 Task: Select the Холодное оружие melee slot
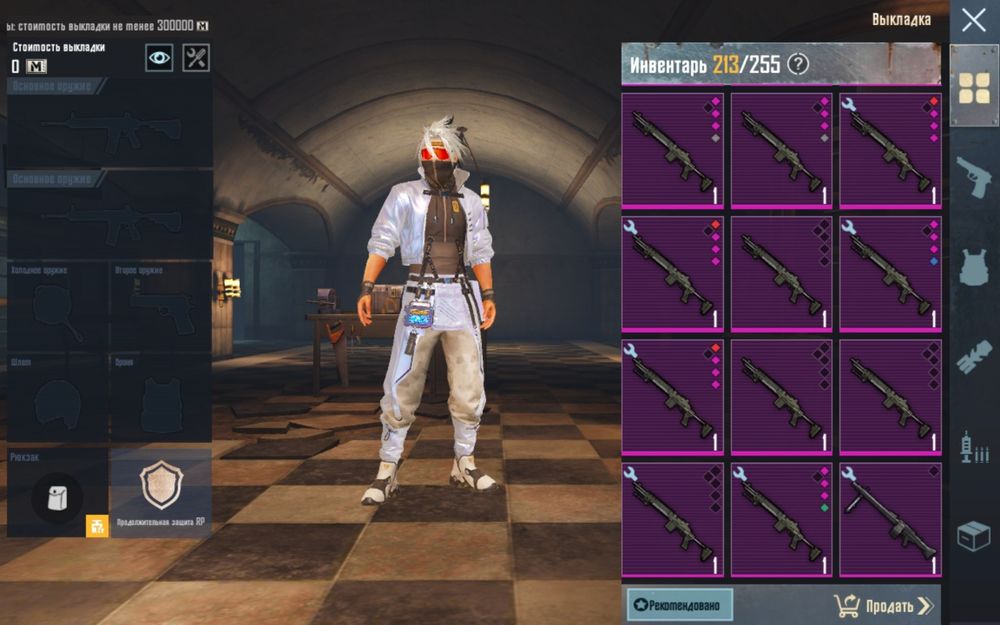tap(57, 307)
